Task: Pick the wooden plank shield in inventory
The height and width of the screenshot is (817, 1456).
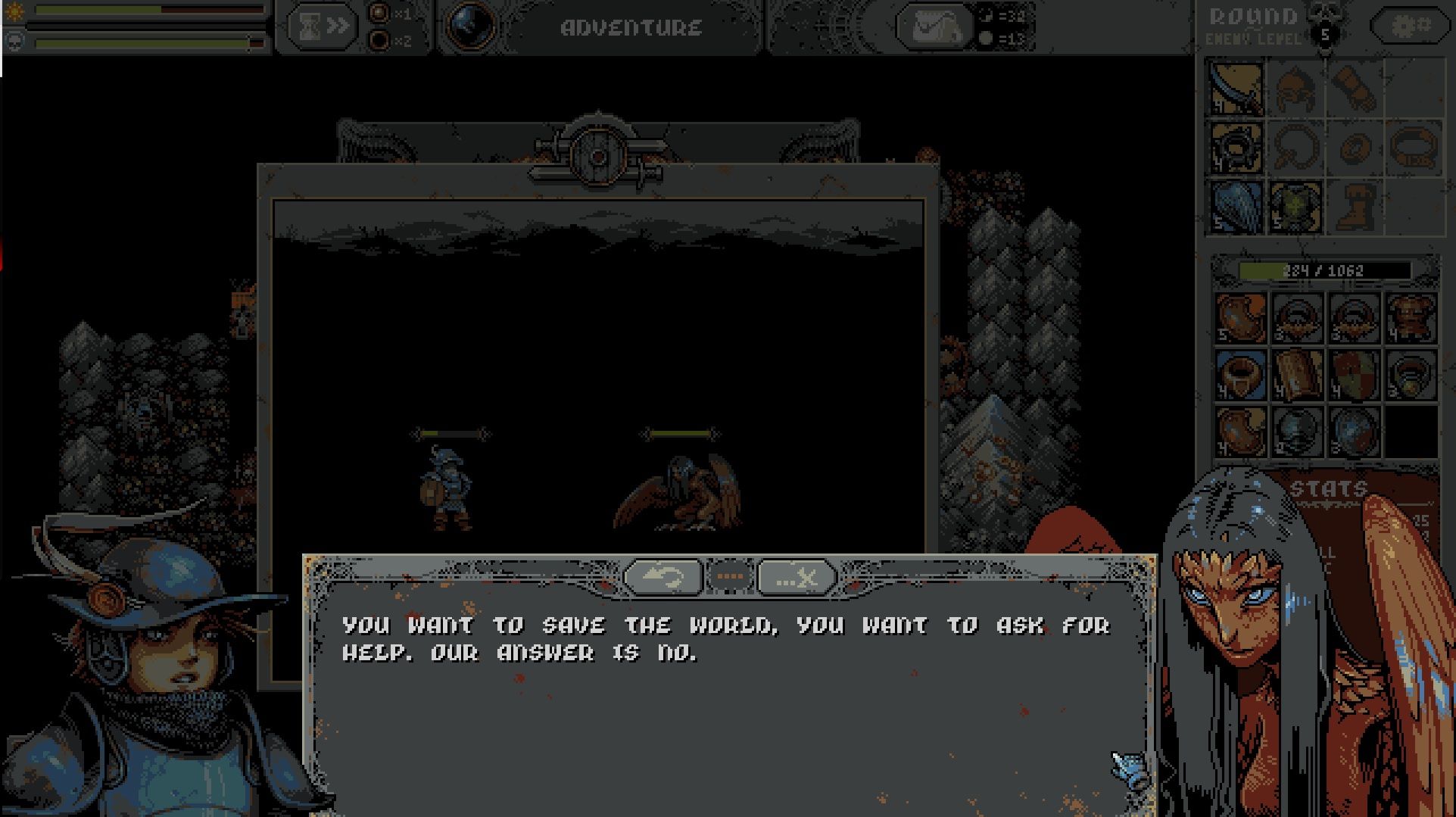Action: point(1297,374)
